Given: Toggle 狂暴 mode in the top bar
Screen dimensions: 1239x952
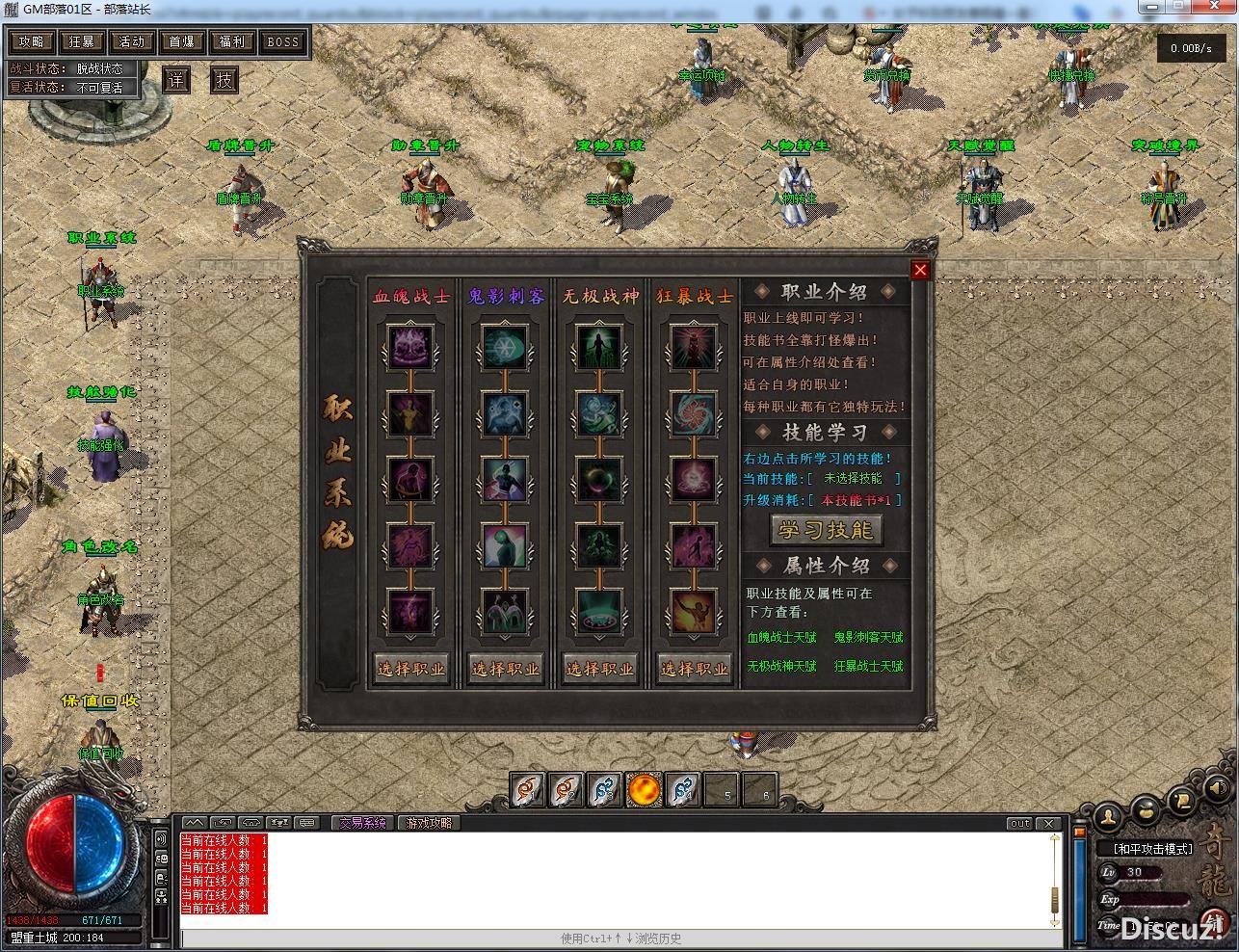Looking at the screenshot, I should (x=83, y=41).
